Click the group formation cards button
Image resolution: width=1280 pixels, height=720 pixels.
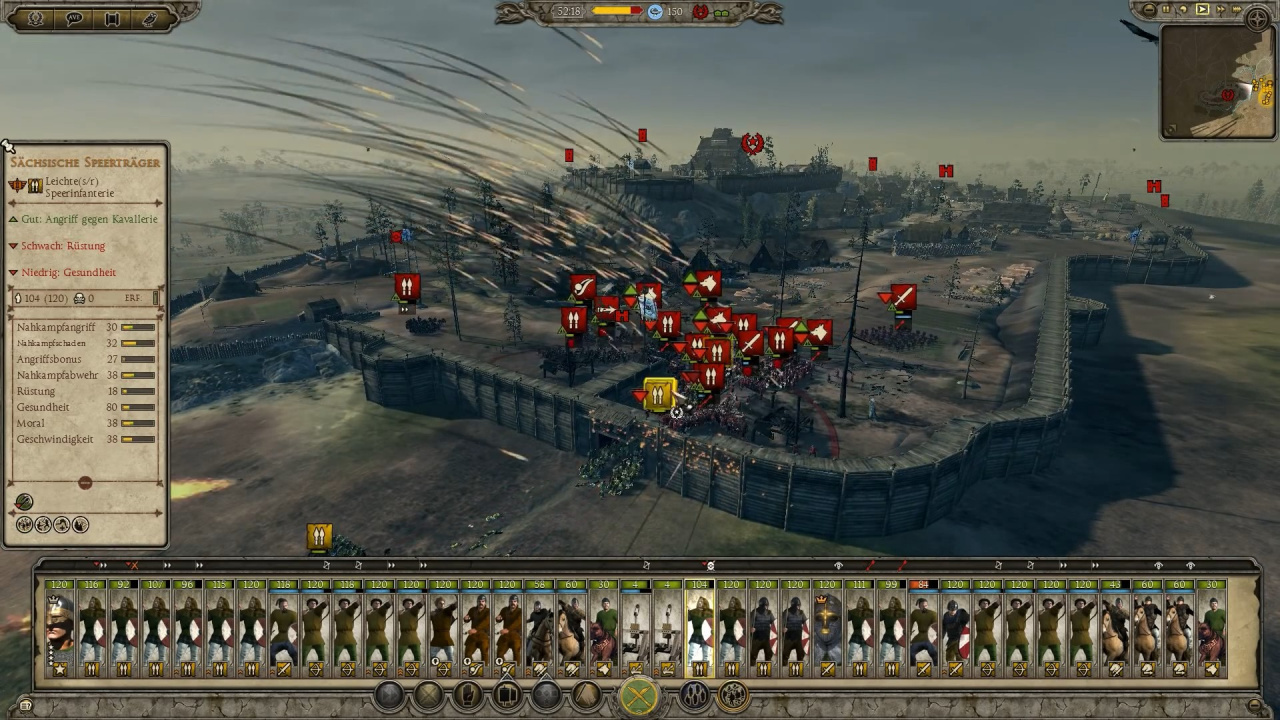coord(507,695)
